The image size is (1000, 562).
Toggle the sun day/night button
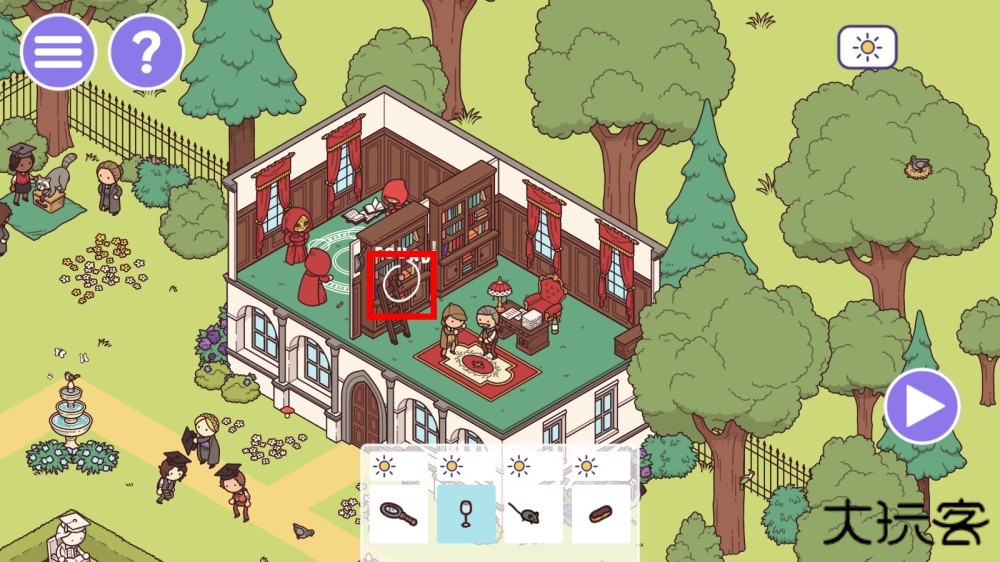coord(867,47)
